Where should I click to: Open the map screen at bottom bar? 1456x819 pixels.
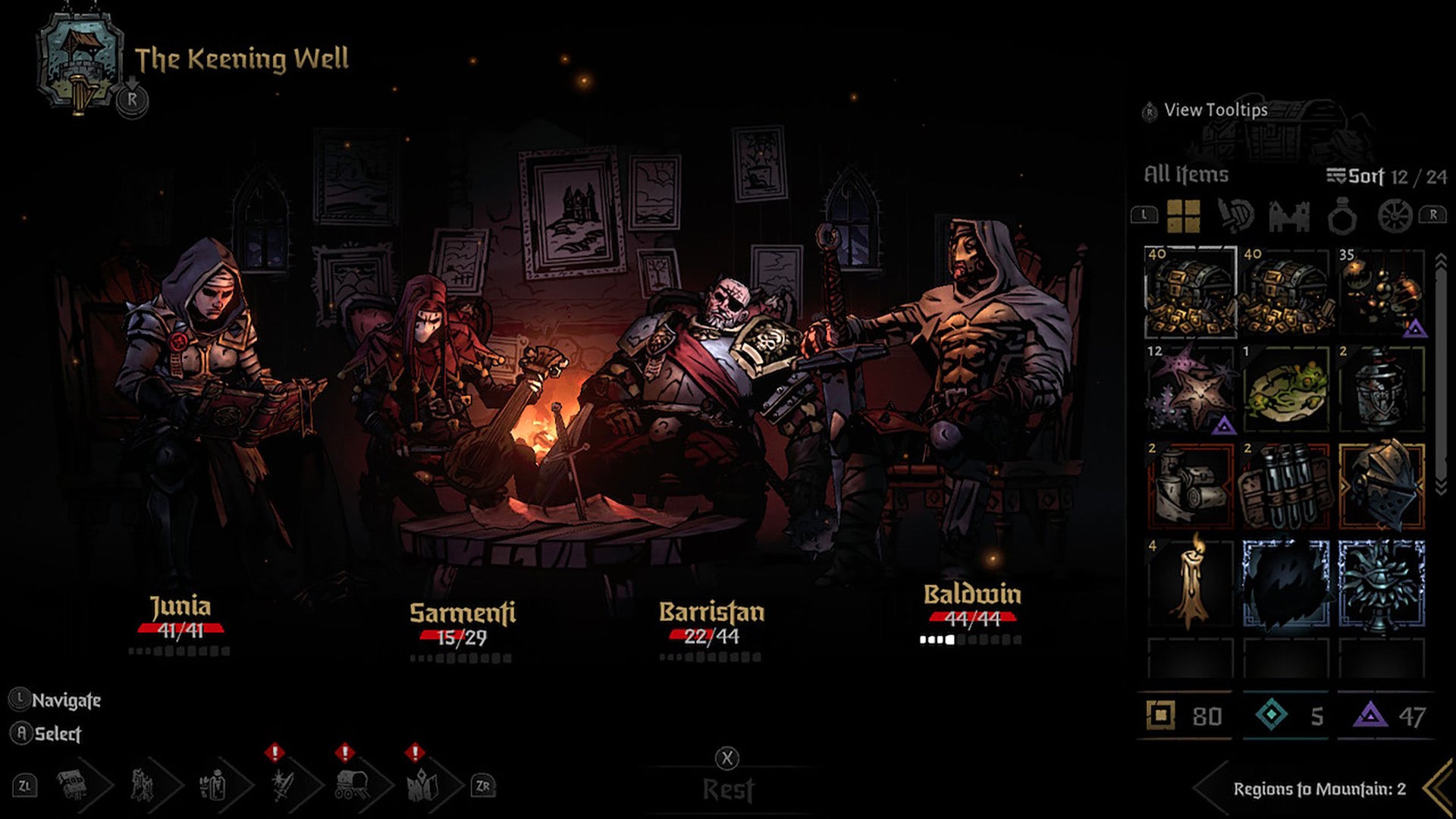[x=422, y=785]
